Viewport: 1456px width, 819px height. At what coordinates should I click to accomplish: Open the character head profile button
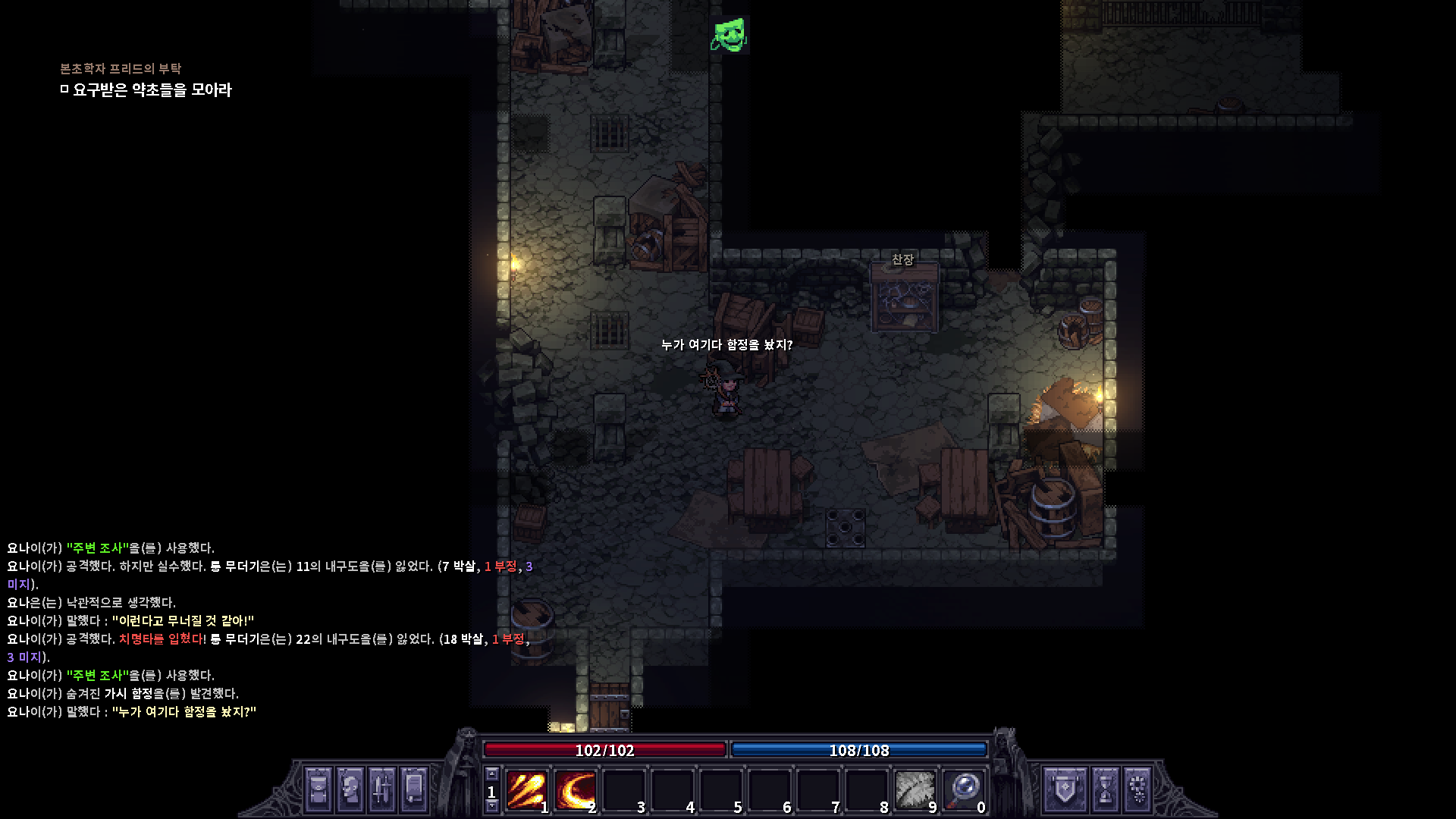pos(350,789)
